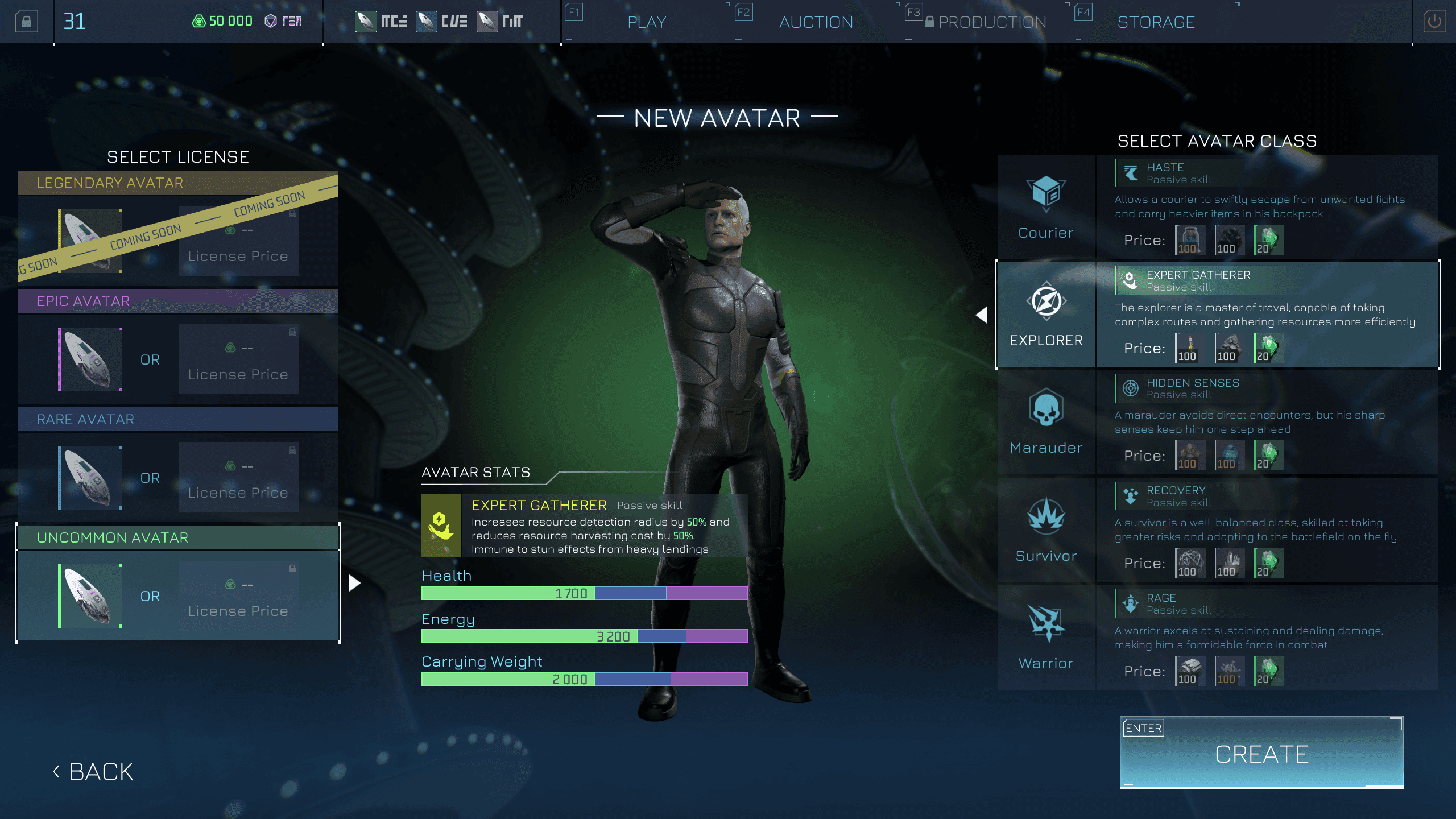Select the Courier avatar class
The image size is (1456, 819).
1046,207
